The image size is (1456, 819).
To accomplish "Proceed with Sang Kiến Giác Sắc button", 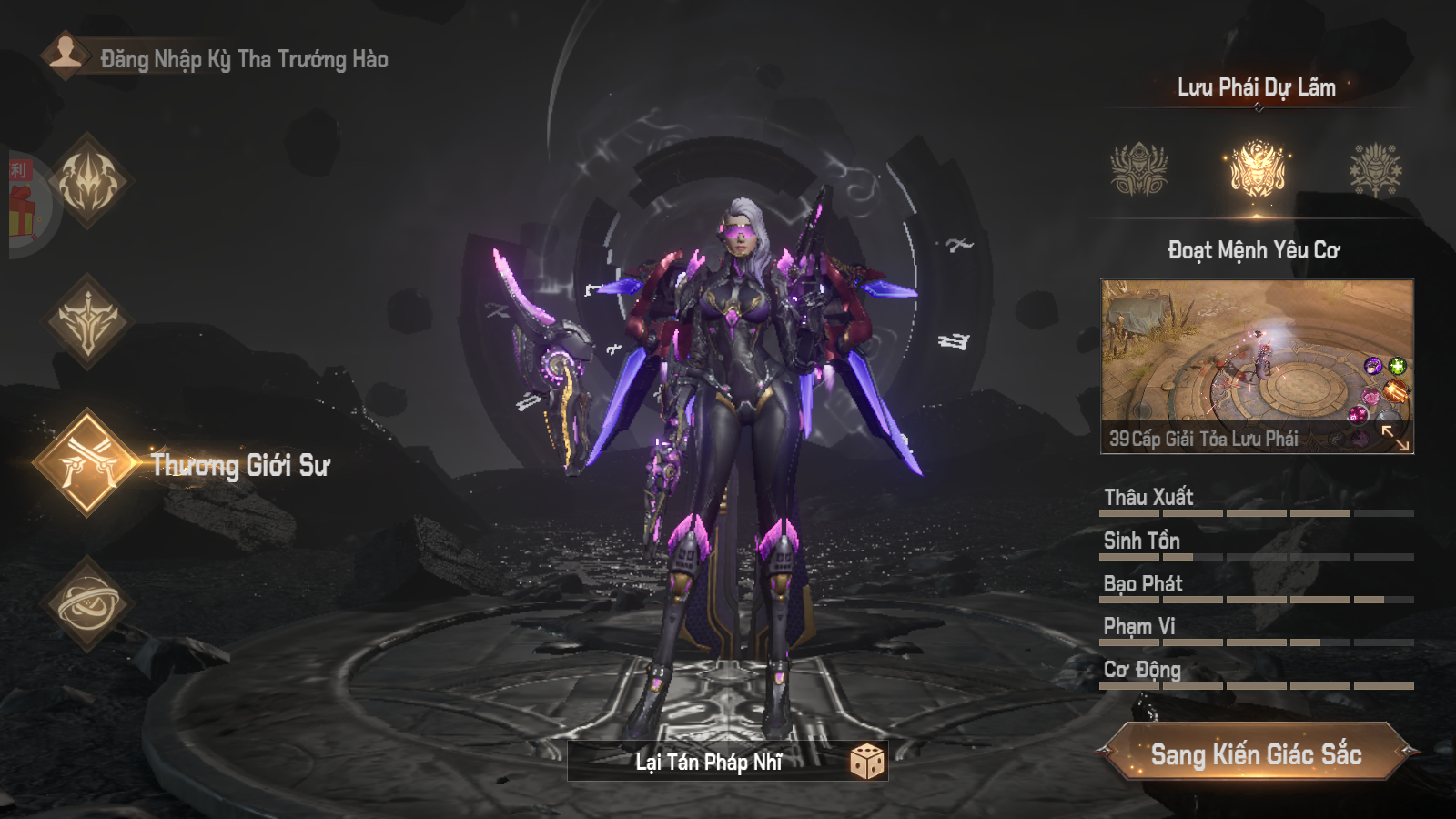I will pyautogui.click(x=1256, y=753).
